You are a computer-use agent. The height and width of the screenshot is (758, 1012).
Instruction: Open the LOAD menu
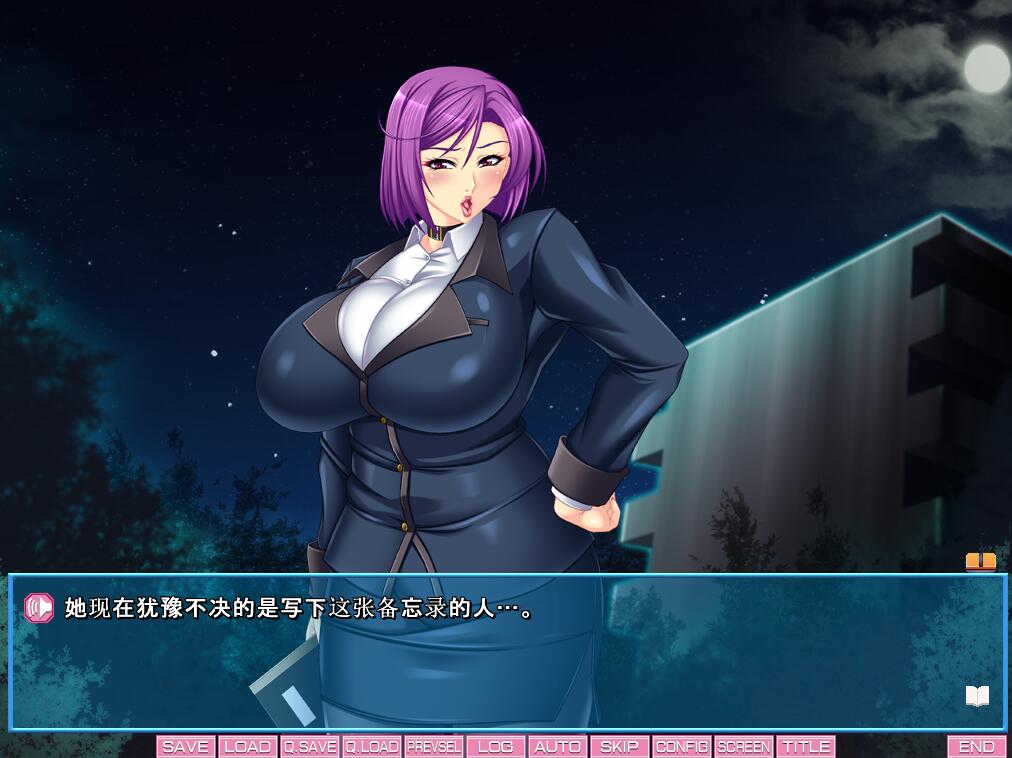(247, 747)
